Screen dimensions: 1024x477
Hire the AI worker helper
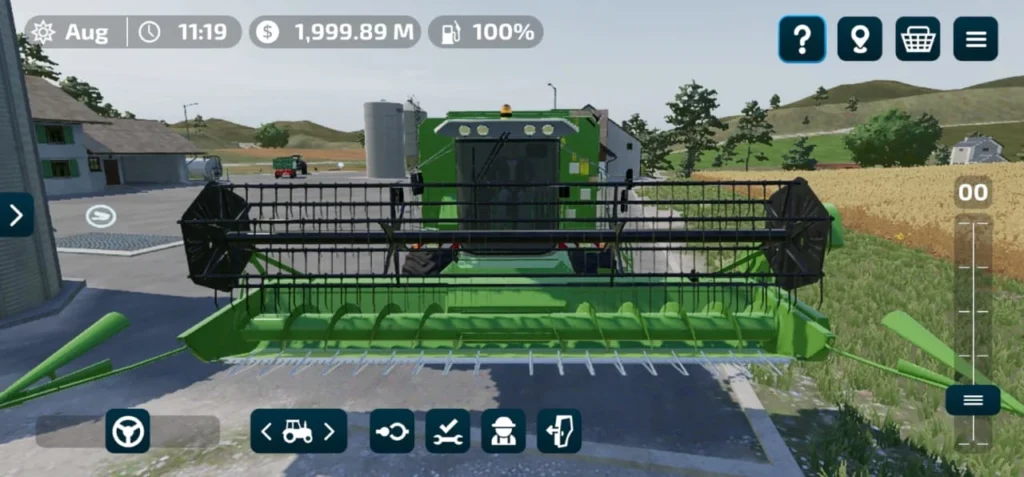(x=503, y=431)
